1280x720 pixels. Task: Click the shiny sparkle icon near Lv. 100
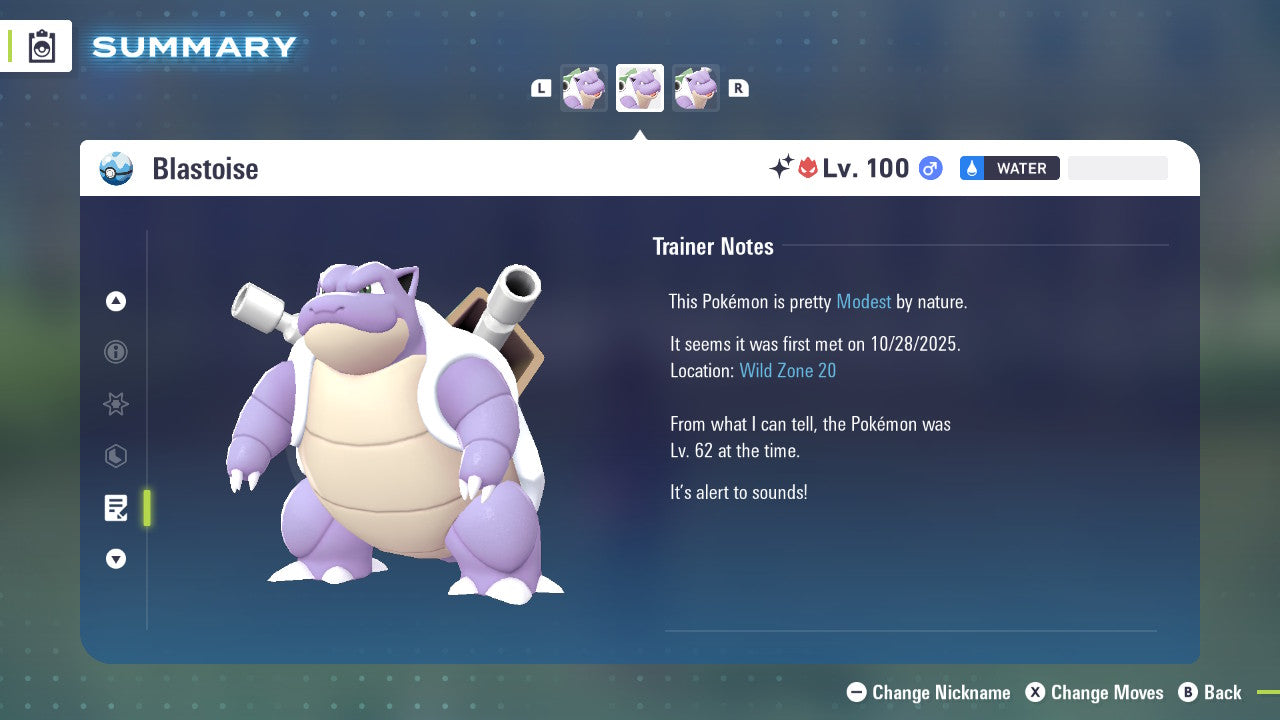point(784,167)
